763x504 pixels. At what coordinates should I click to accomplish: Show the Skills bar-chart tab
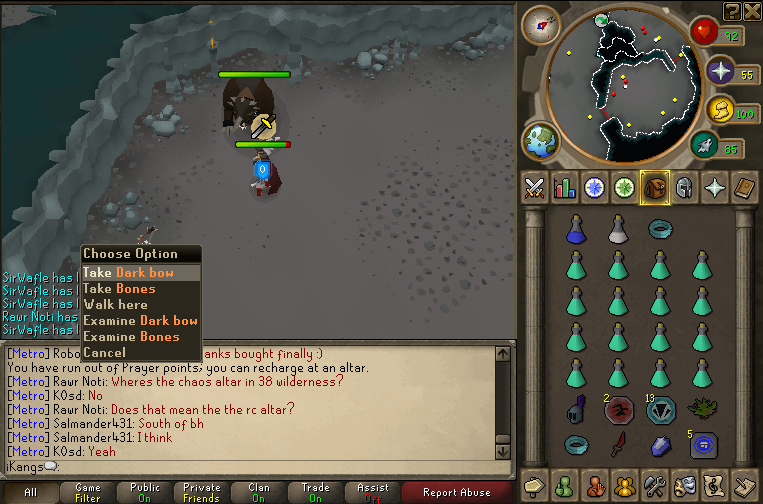coord(565,187)
